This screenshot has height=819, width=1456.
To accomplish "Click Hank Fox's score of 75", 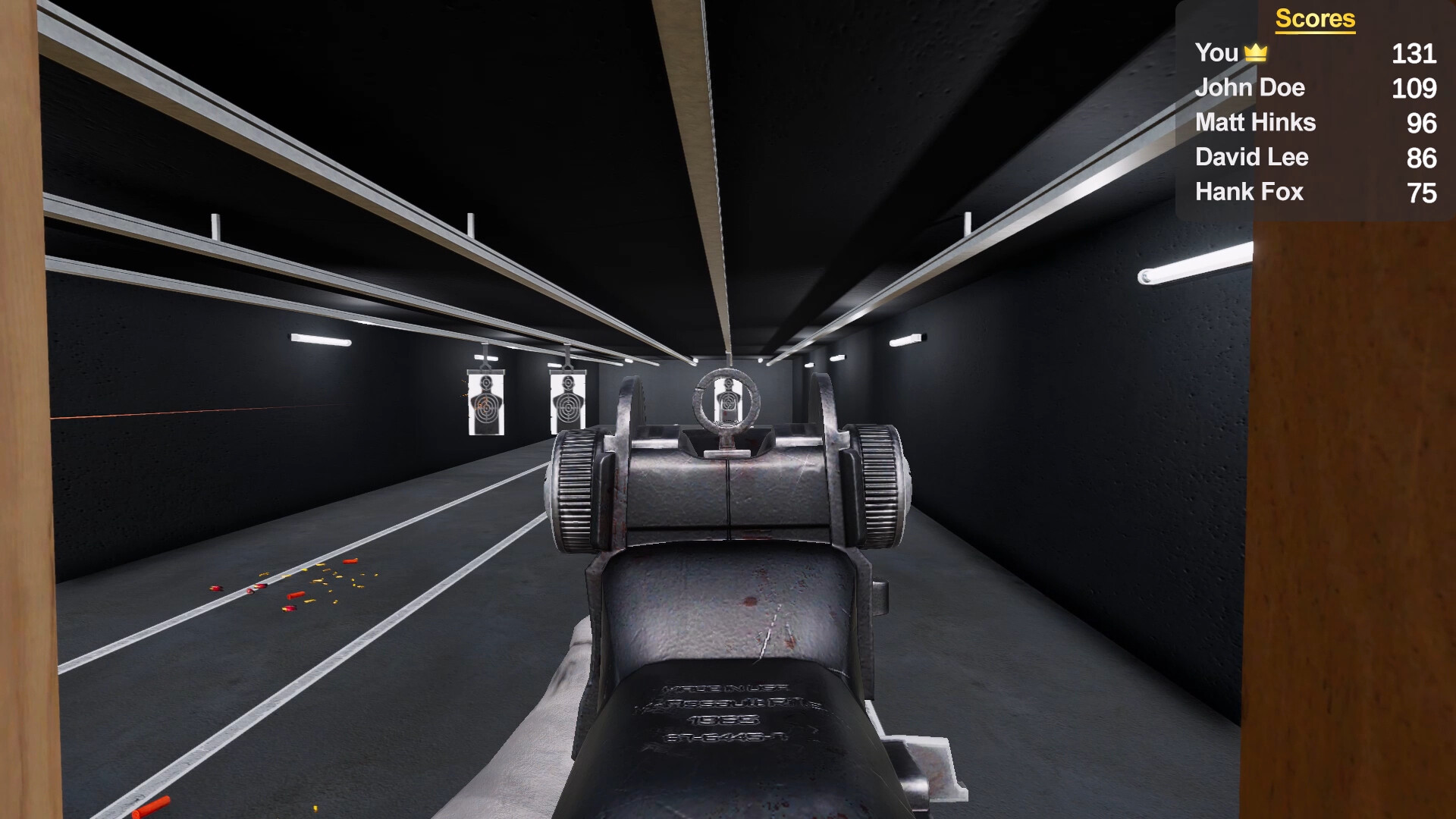I will pyautogui.click(x=1423, y=192).
